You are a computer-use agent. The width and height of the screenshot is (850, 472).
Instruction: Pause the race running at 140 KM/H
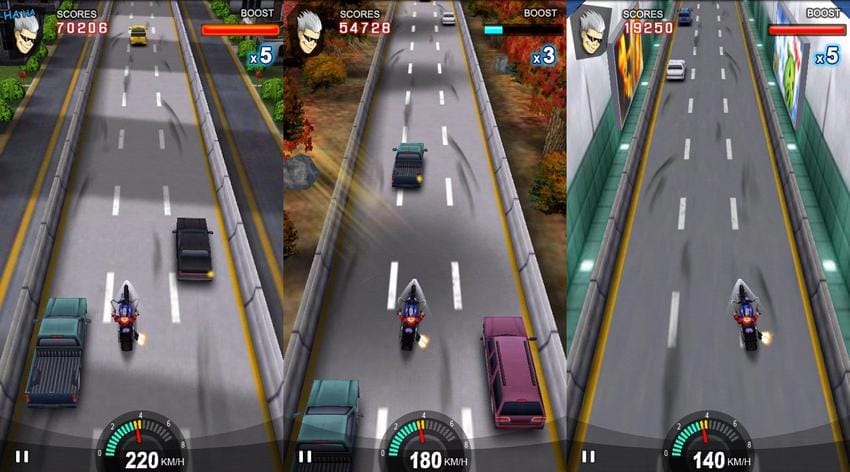tap(588, 457)
